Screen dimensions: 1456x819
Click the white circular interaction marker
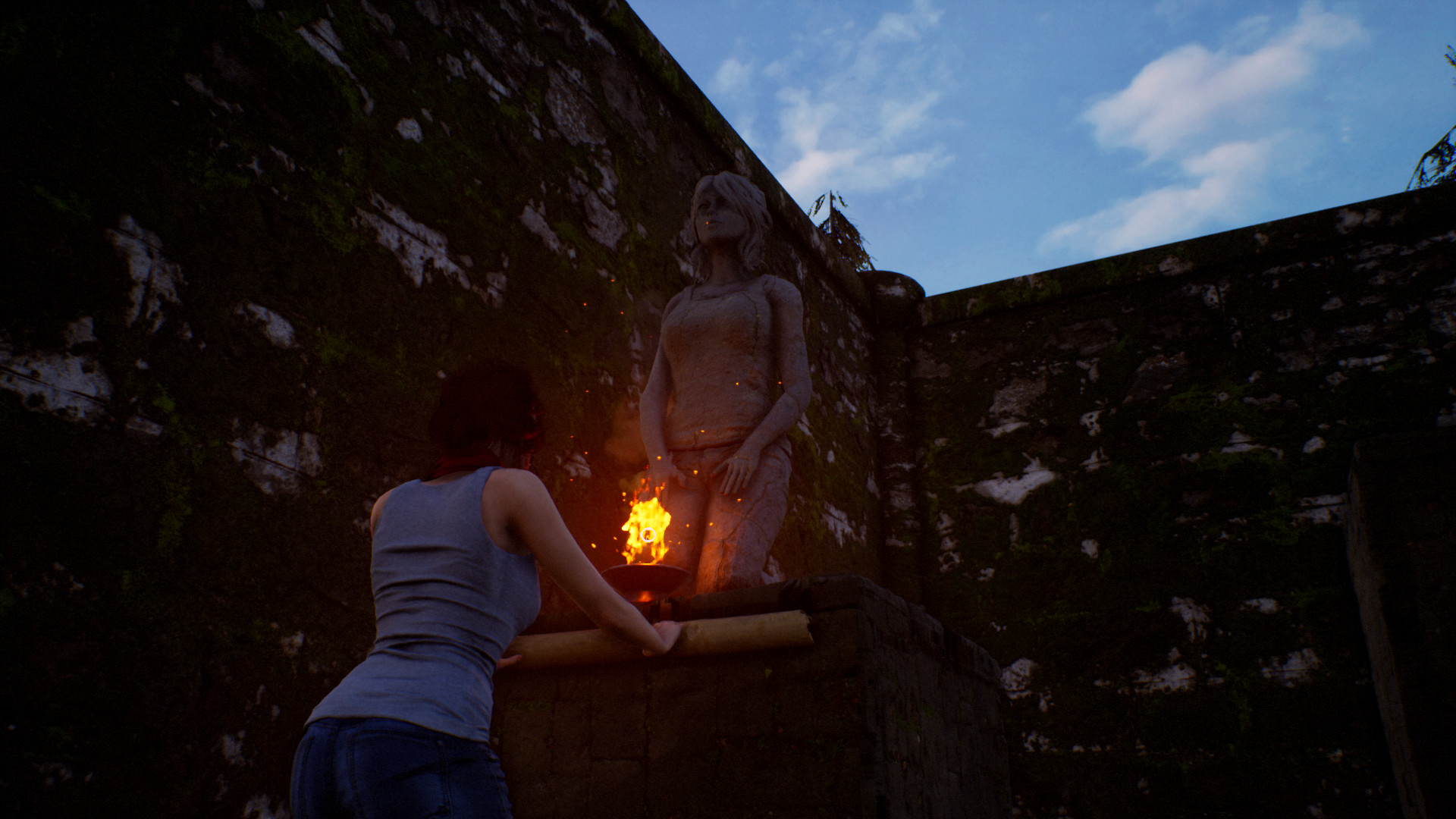tap(648, 535)
